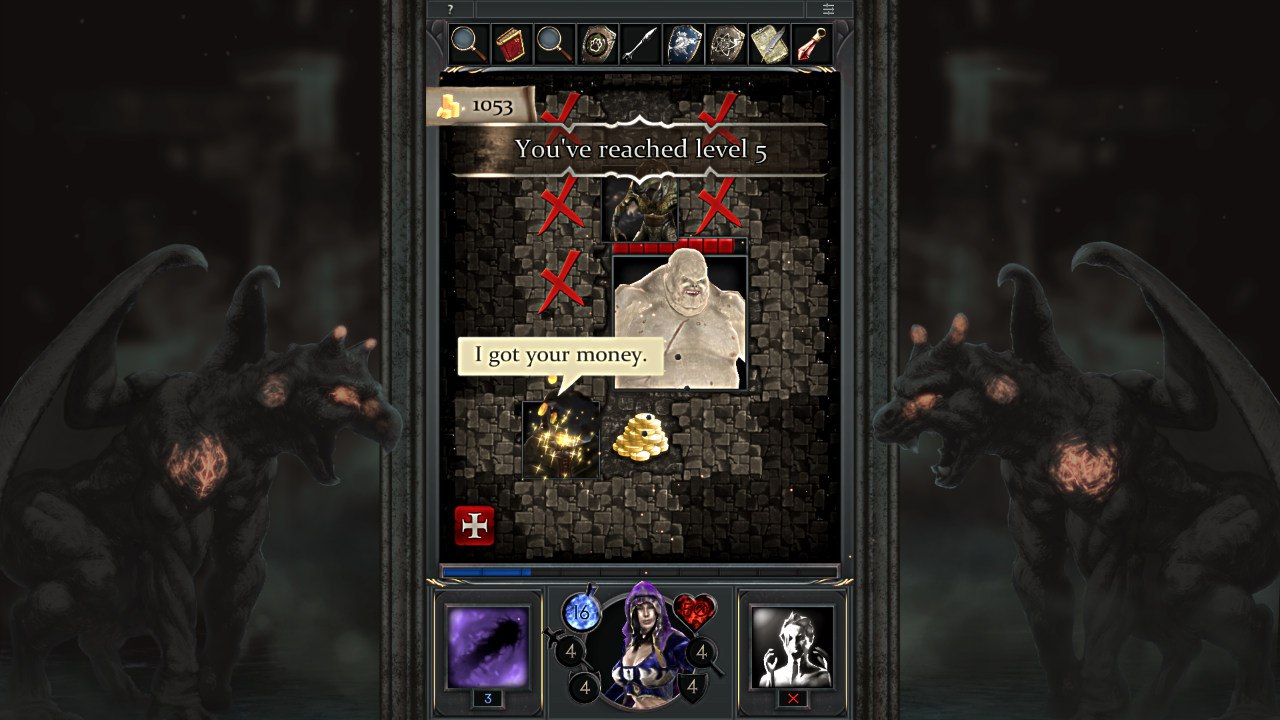Screen dimensions: 1280x720
Task: Click the blue experience progress bar
Action: [520, 571]
